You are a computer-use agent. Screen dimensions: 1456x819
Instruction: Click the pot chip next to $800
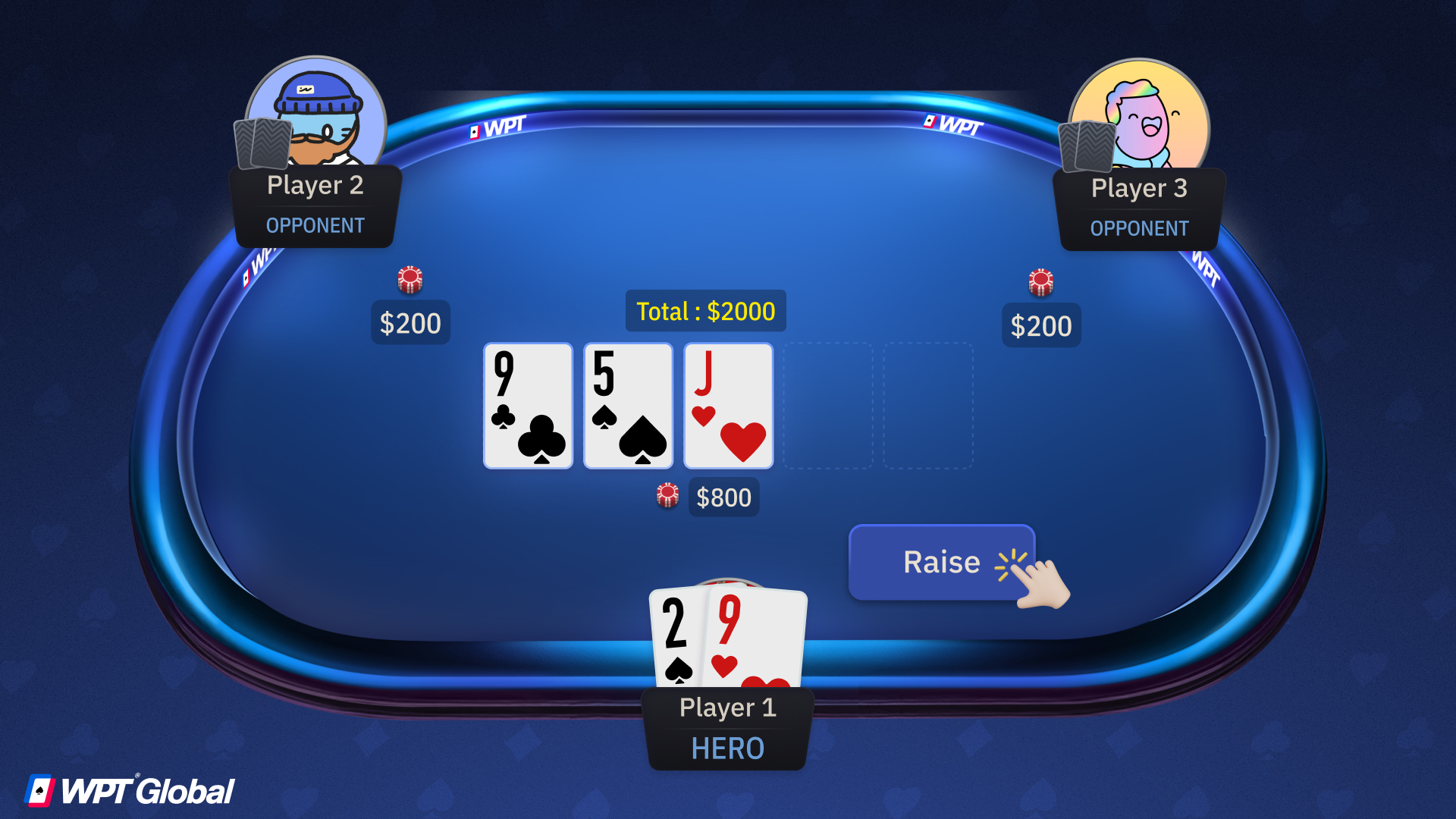[x=667, y=495]
